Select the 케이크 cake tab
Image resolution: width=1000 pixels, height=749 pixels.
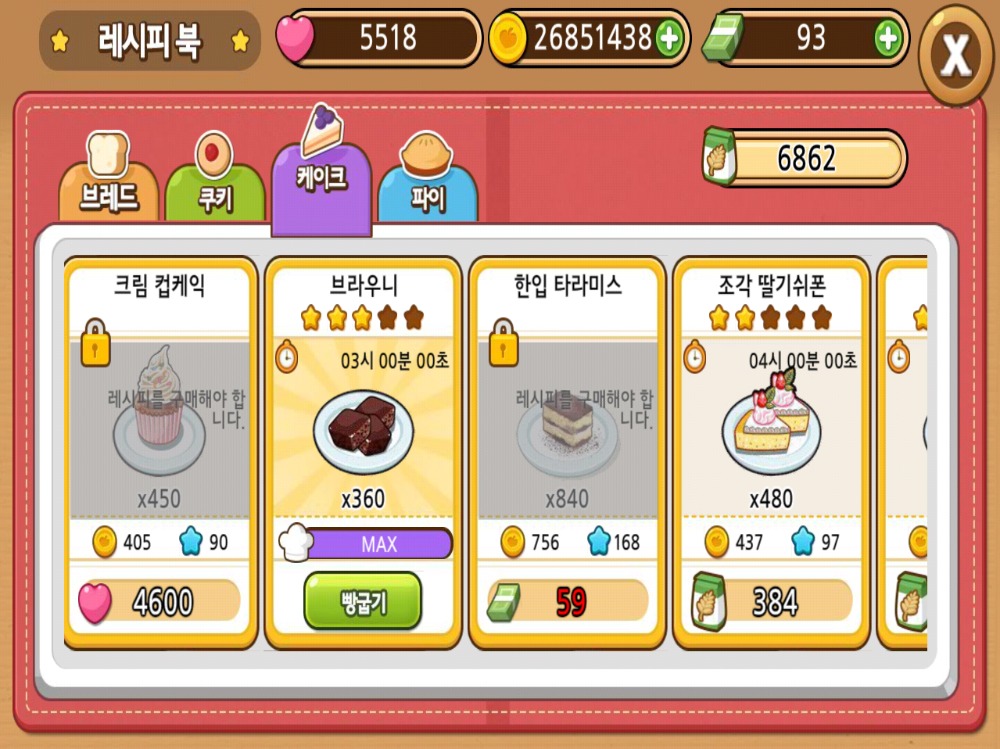pyautogui.click(x=322, y=178)
